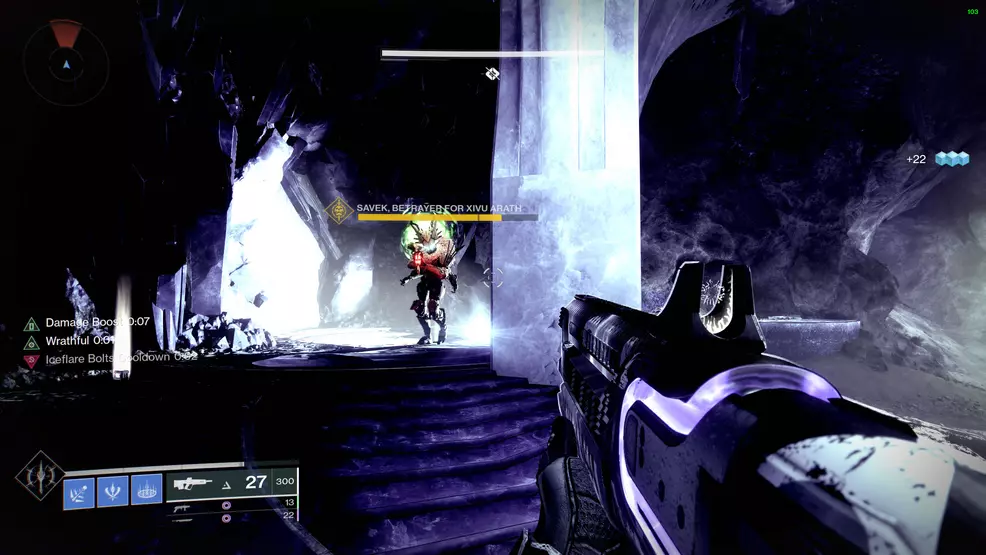Click the radar minimap circle
The image size is (986, 555).
pos(66,62)
